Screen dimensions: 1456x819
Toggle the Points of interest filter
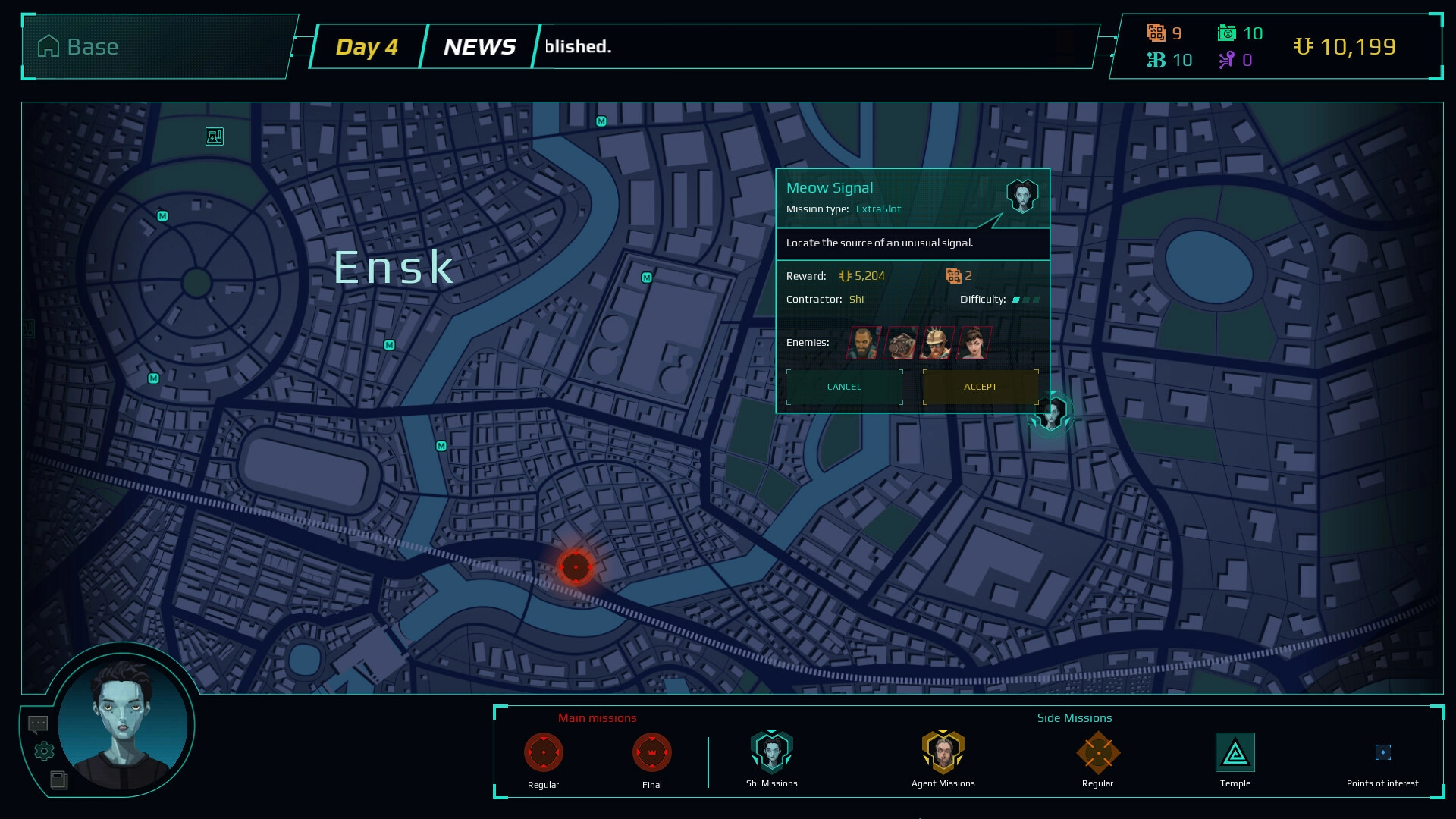(1382, 752)
